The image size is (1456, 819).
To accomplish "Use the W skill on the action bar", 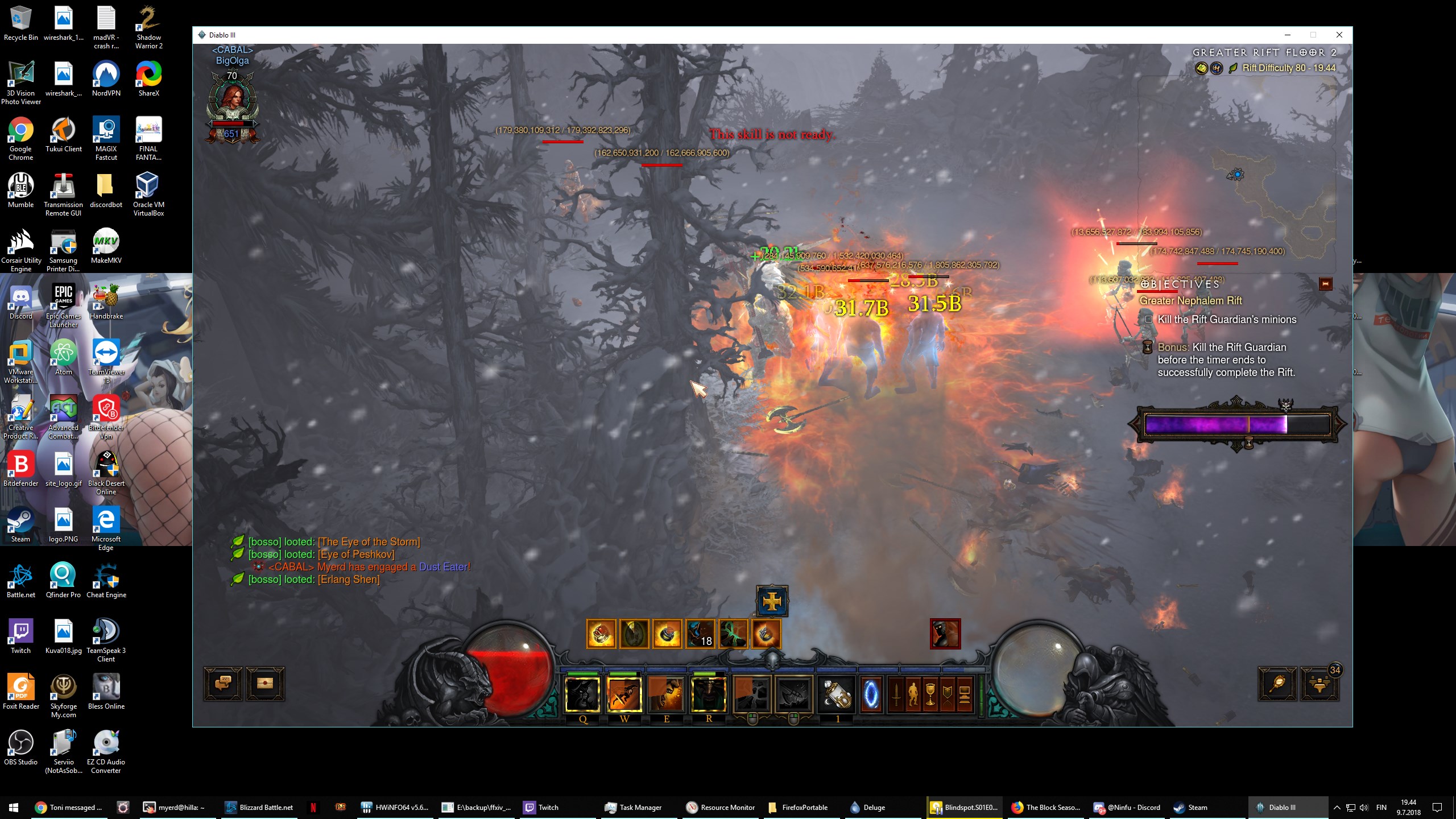I will [624, 694].
